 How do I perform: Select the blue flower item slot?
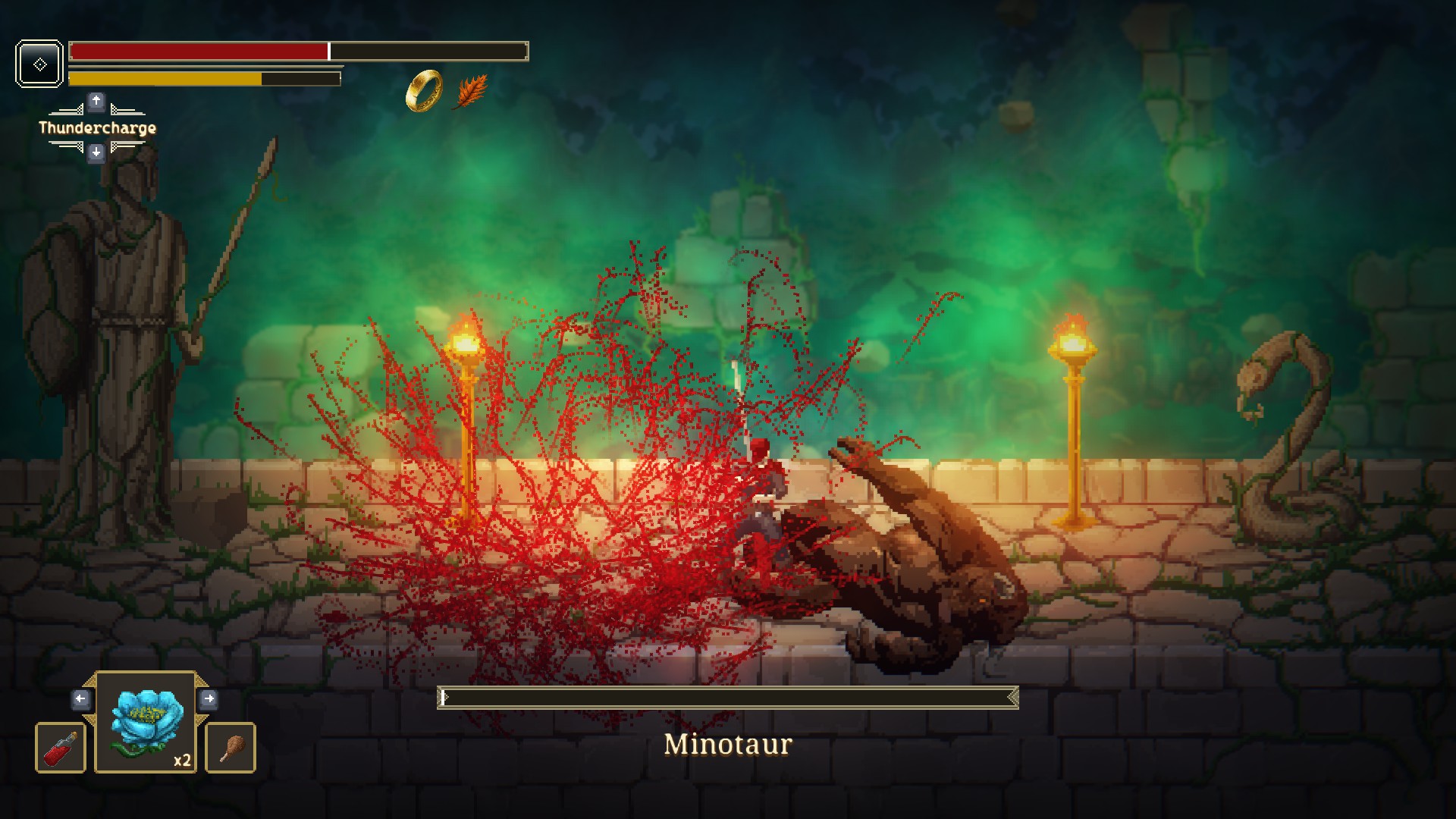(x=146, y=722)
